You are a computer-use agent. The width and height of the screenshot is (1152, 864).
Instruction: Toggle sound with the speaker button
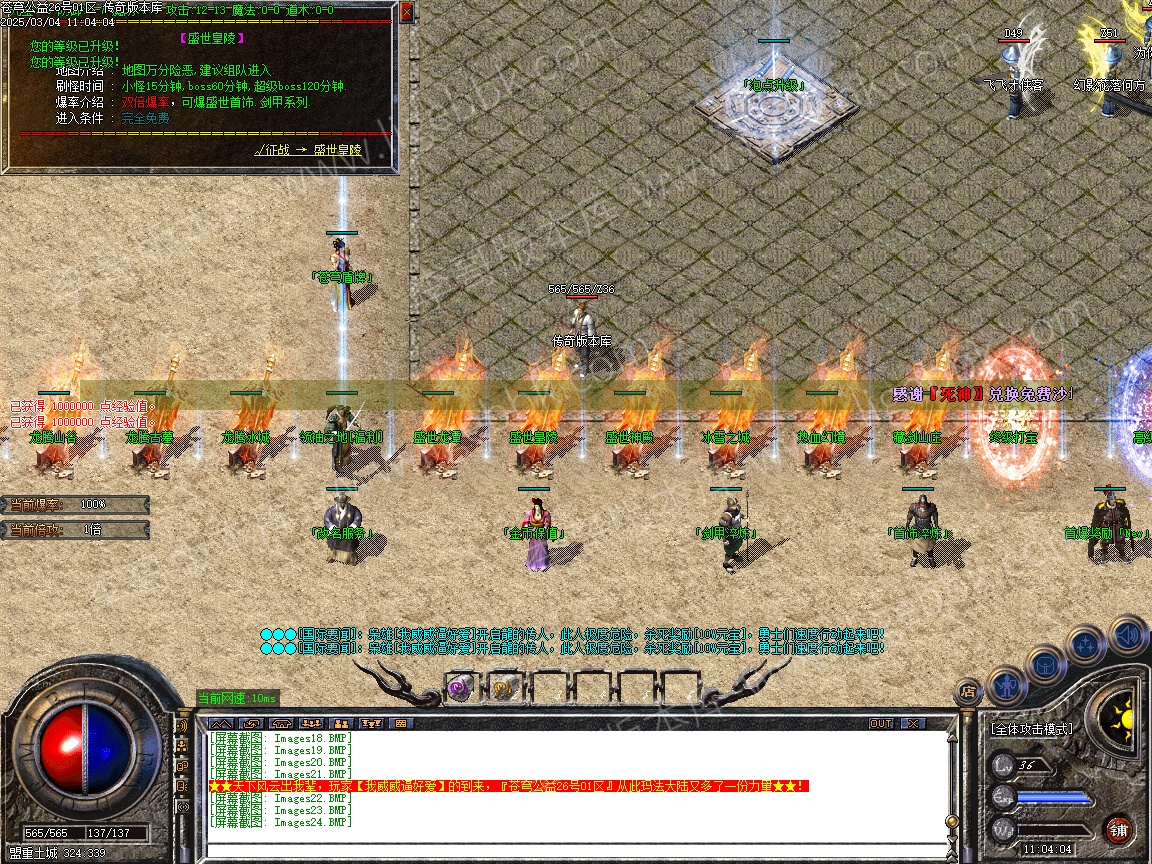click(1127, 635)
